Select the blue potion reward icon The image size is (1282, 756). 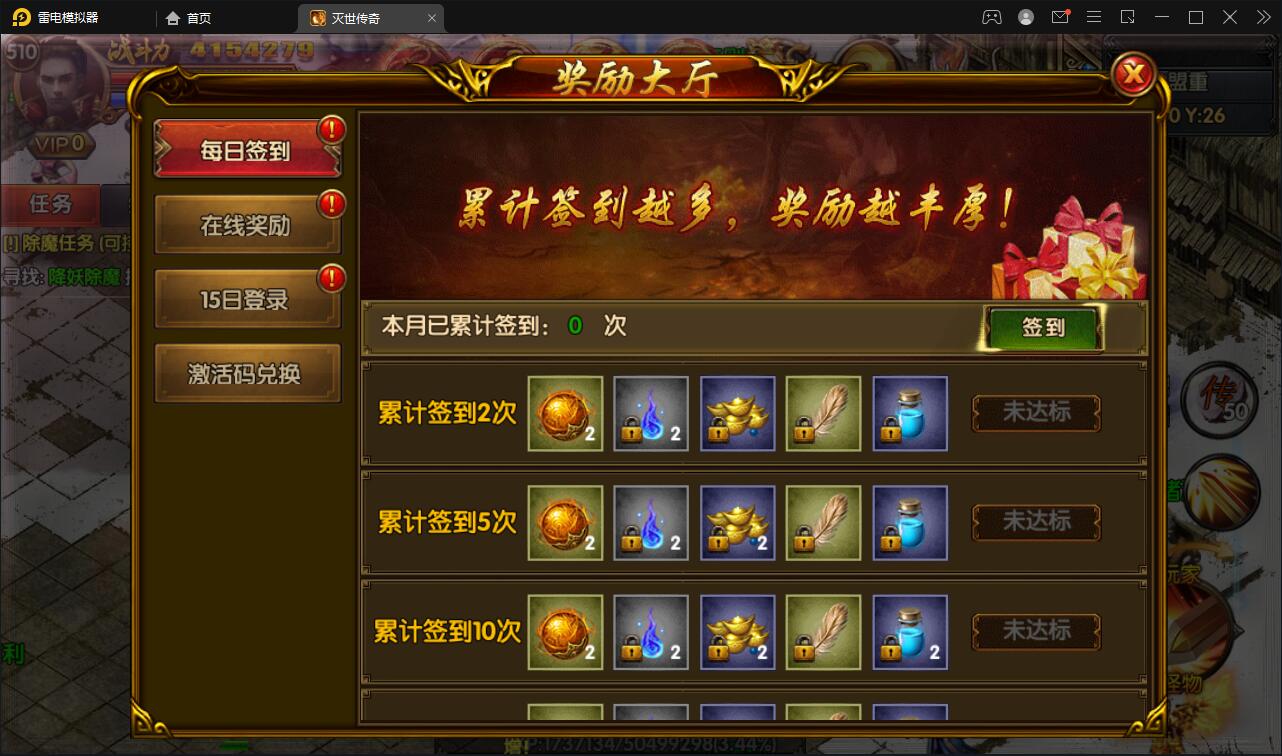coord(909,413)
